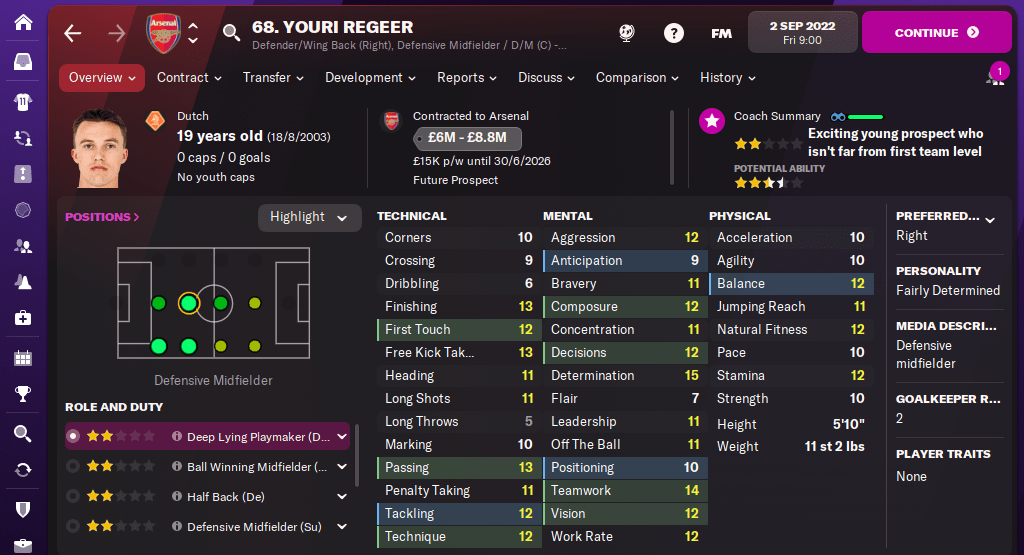The width and height of the screenshot is (1024, 555).
Task: Expand the Preferred foot dropdown
Action: click(x=990, y=217)
